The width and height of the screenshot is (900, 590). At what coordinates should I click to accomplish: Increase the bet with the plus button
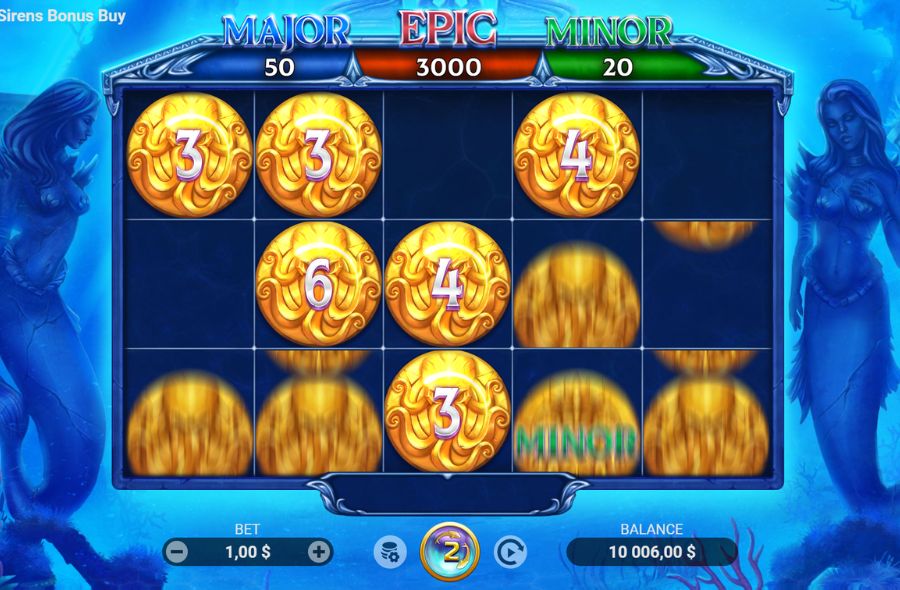(319, 551)
